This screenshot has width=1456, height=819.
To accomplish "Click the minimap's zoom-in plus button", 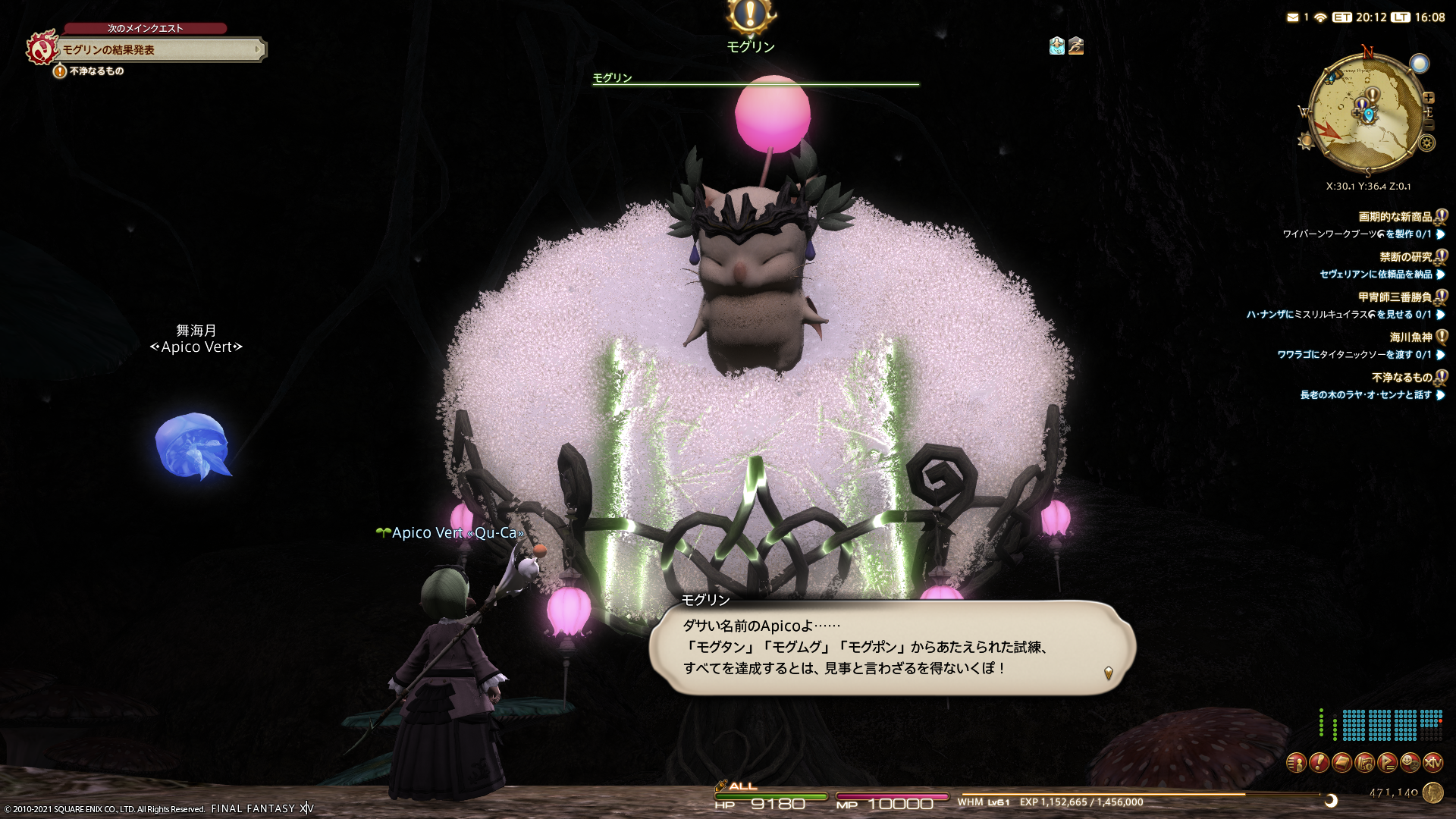I will [1429, 98].
